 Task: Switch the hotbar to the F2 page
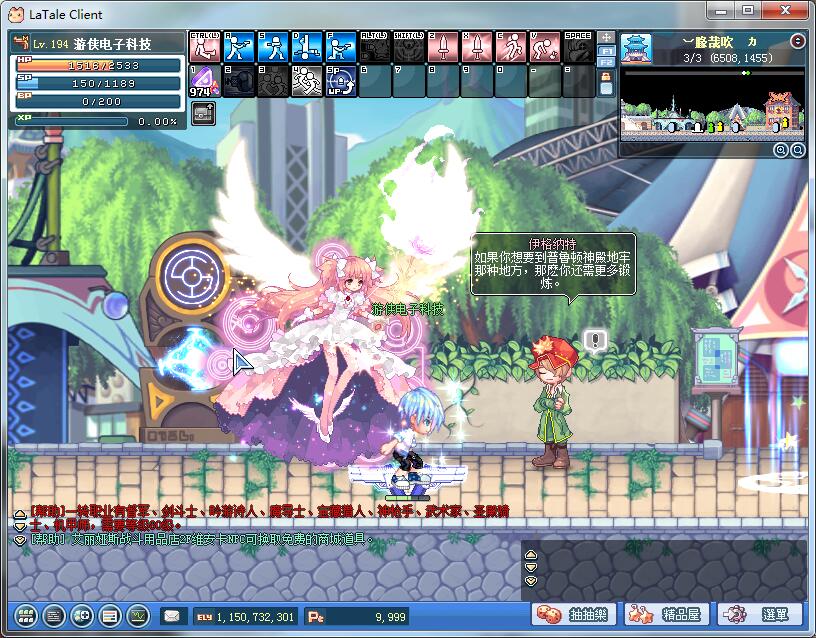click(x=606, y=62)
